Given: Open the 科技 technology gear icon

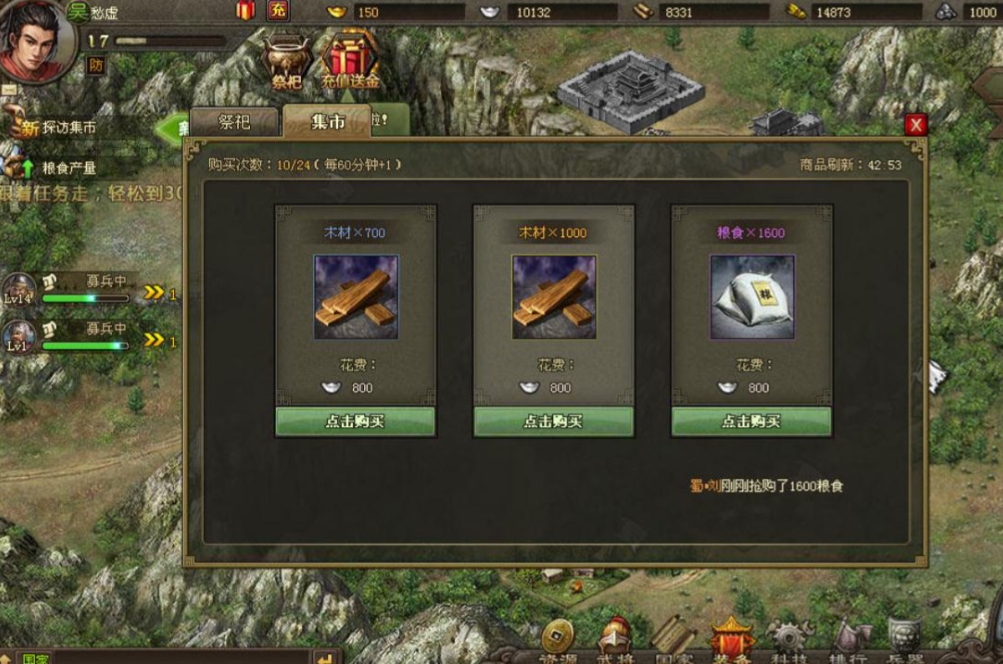Looking at the screenshot, I should 790,639.
